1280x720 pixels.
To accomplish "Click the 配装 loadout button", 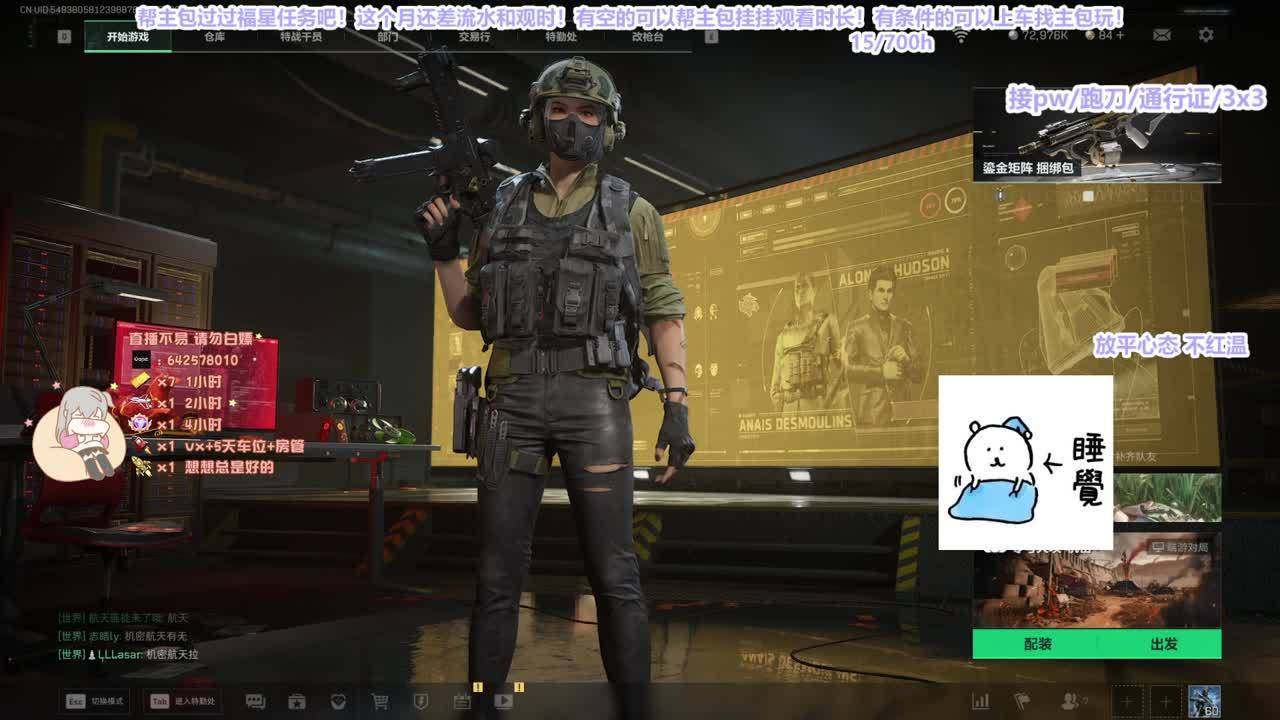I will (x=1037, y=644).
